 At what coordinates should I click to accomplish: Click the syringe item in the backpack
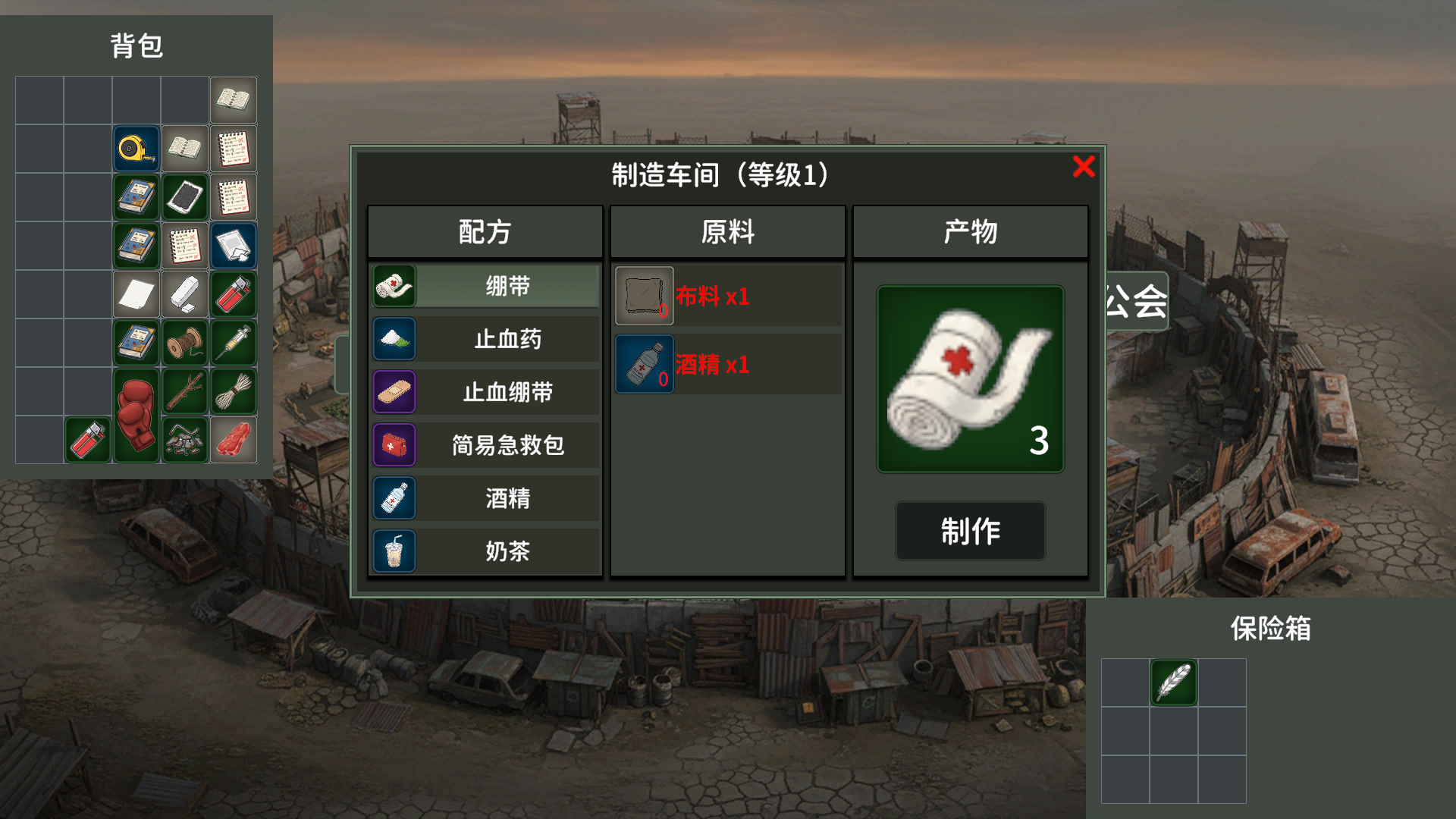point(233,343)
